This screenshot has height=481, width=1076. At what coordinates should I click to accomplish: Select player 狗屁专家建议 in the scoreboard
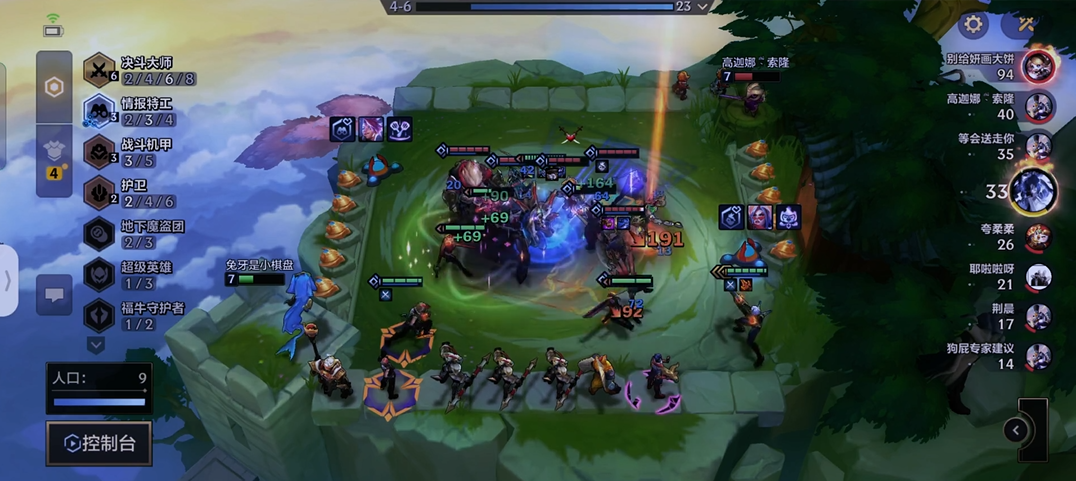1039,356
